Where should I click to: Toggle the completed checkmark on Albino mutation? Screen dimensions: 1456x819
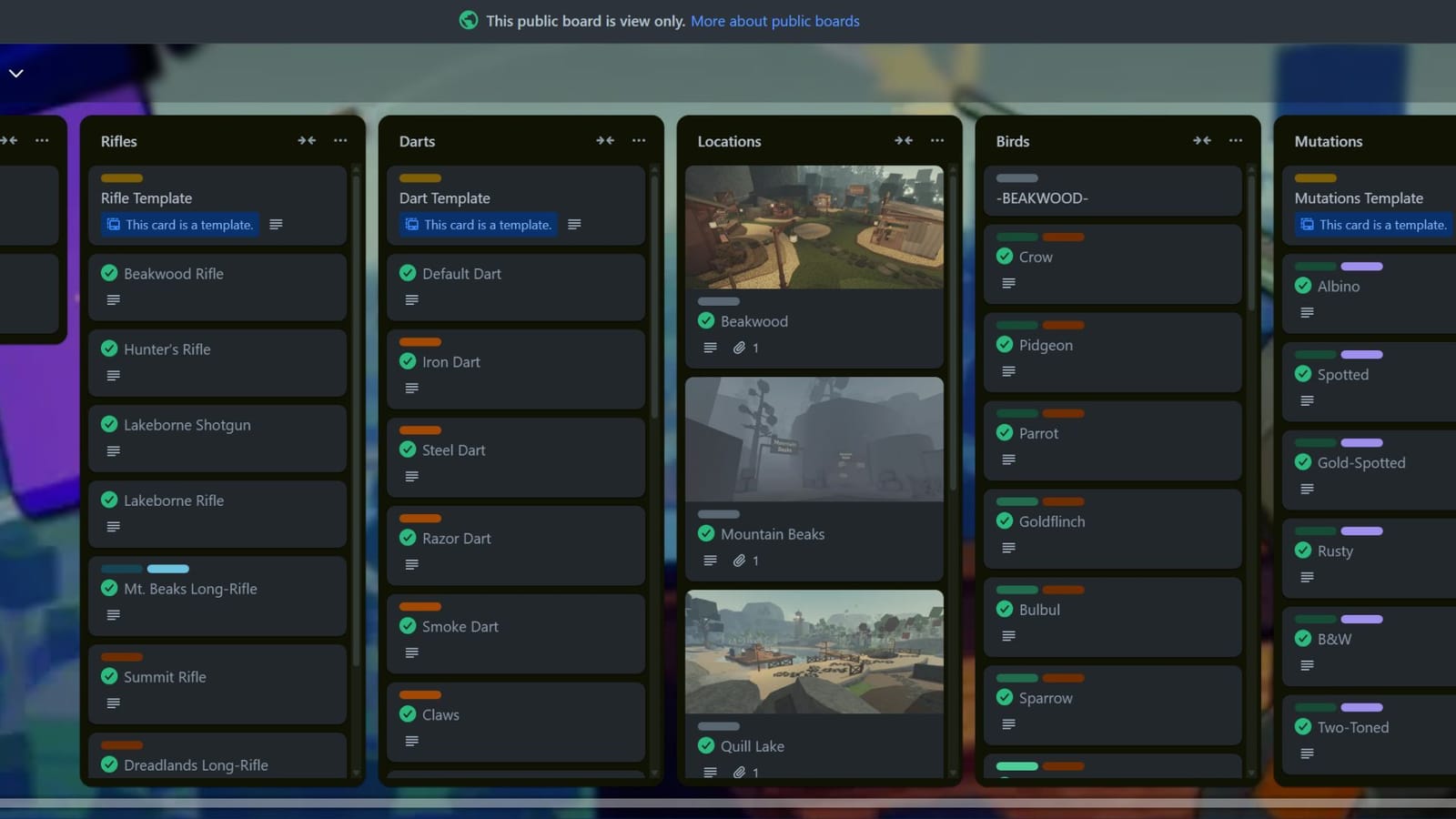click(x=1301, y=286)
